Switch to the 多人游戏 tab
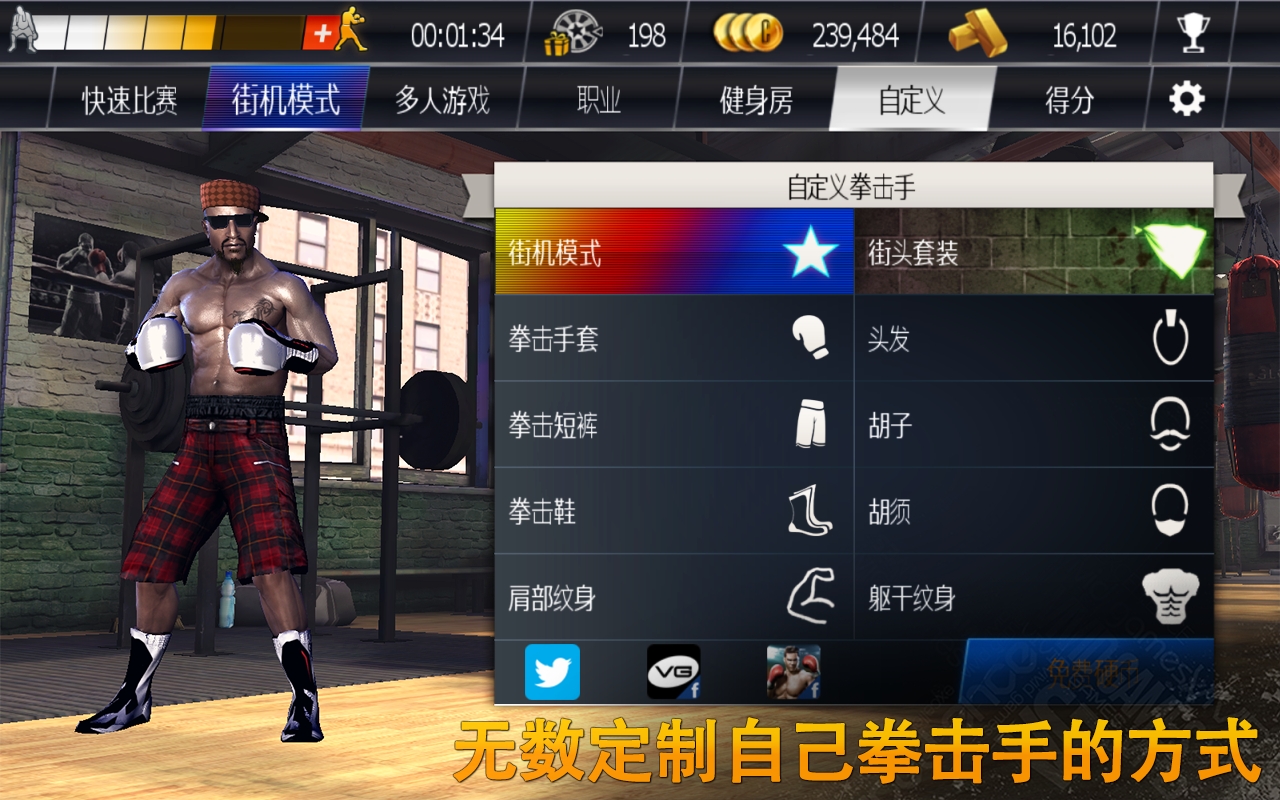Screen dimensions: 1280x800 443,99
